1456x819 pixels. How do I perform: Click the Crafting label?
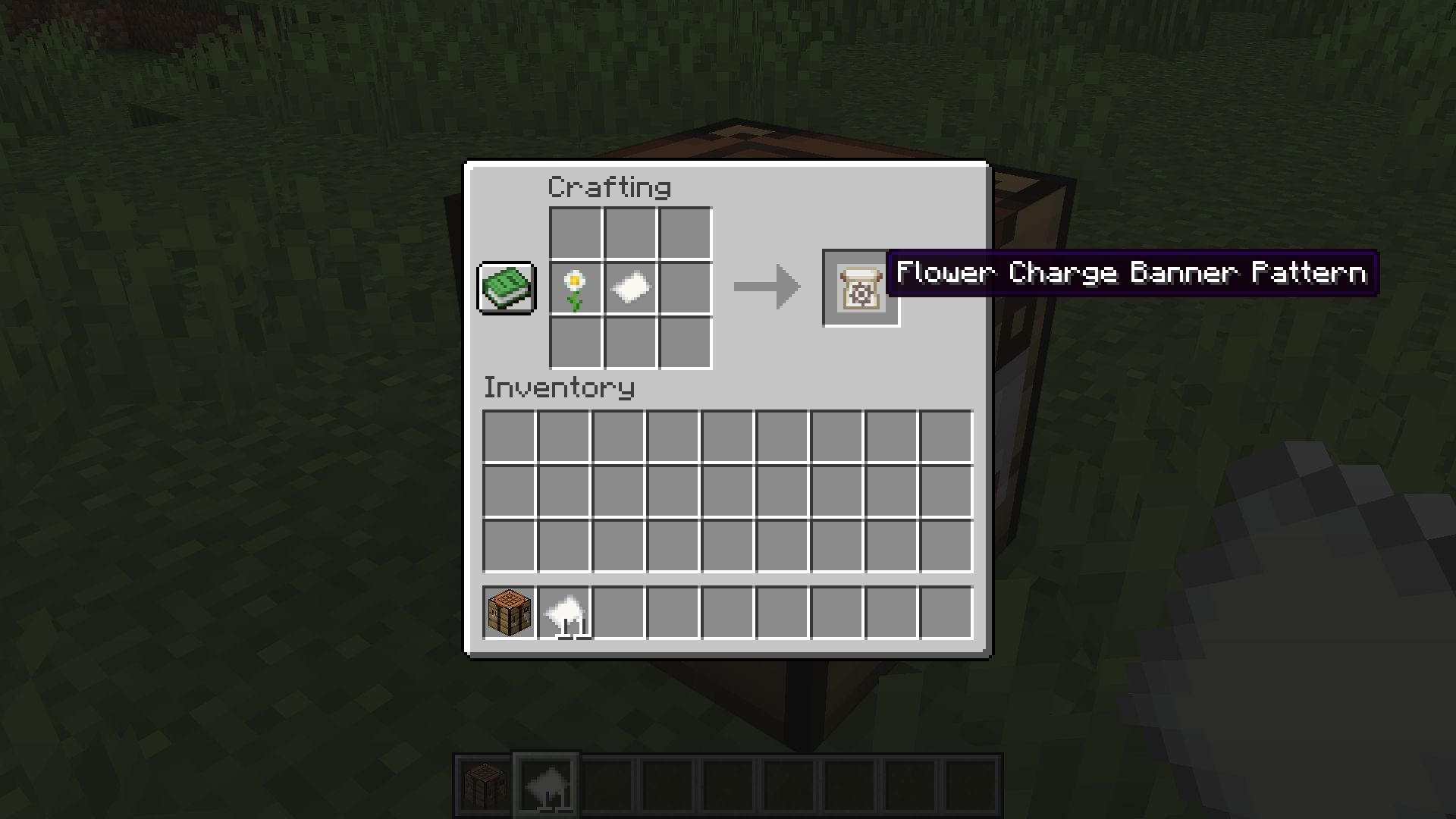(x=609, y=187)
